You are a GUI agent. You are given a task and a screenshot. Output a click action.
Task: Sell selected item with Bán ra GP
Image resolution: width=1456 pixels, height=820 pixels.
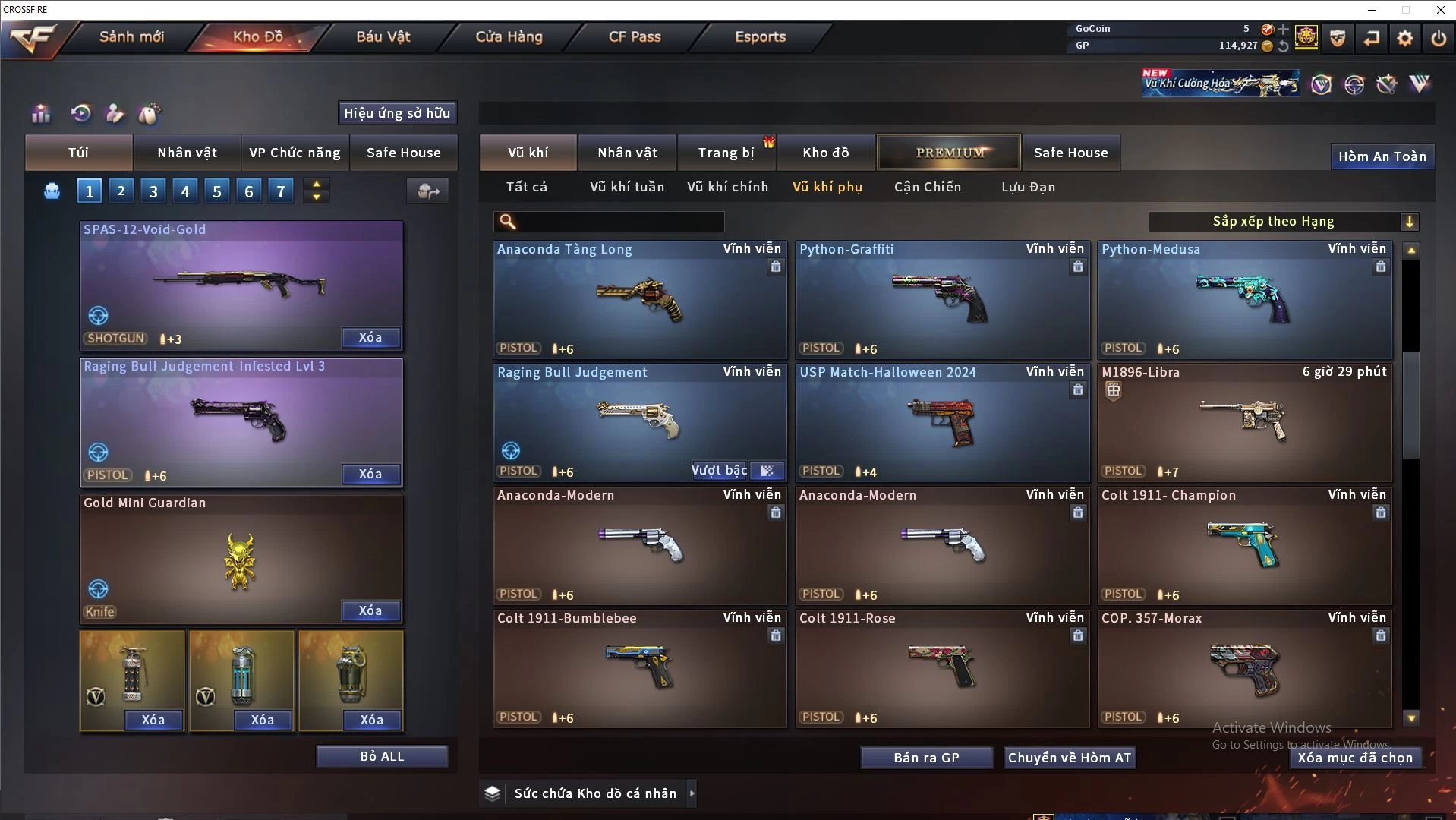pos(926,758)
